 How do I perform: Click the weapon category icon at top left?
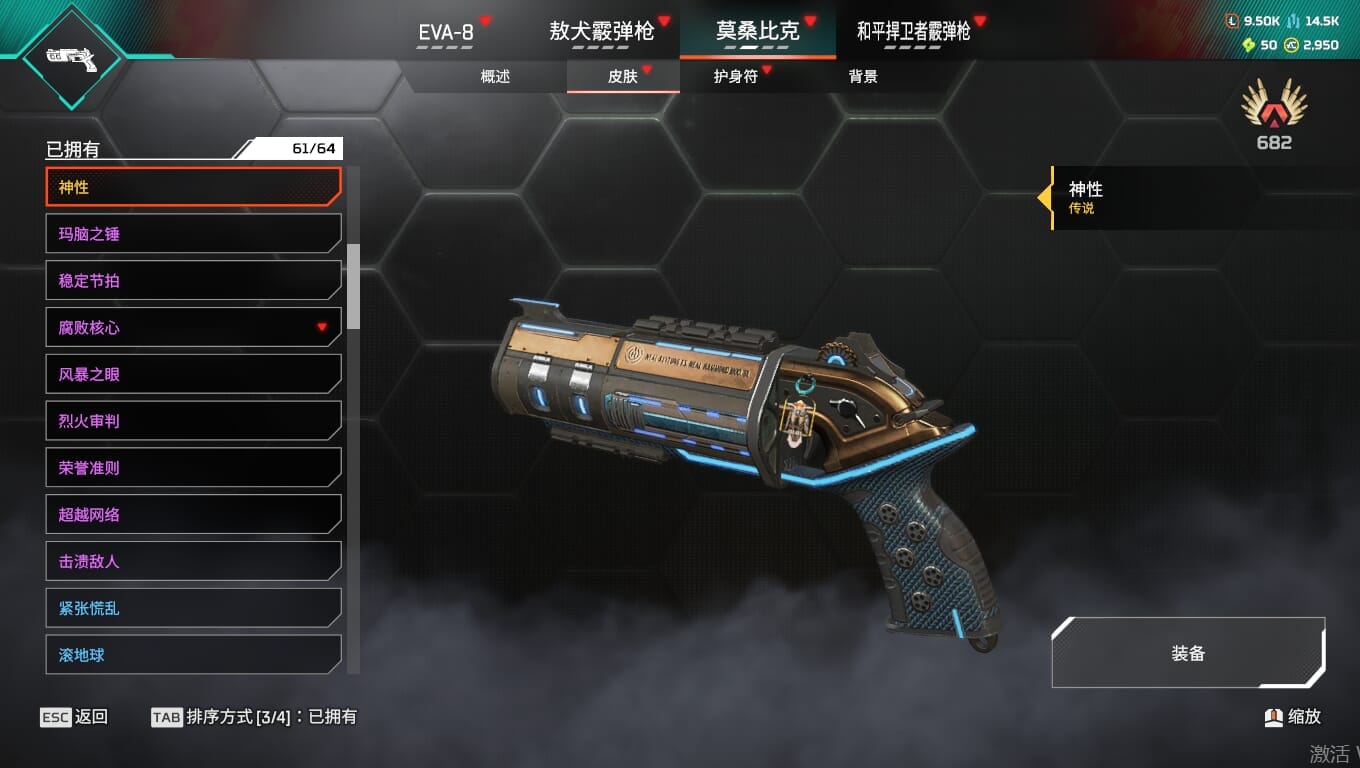pos(70,58)
